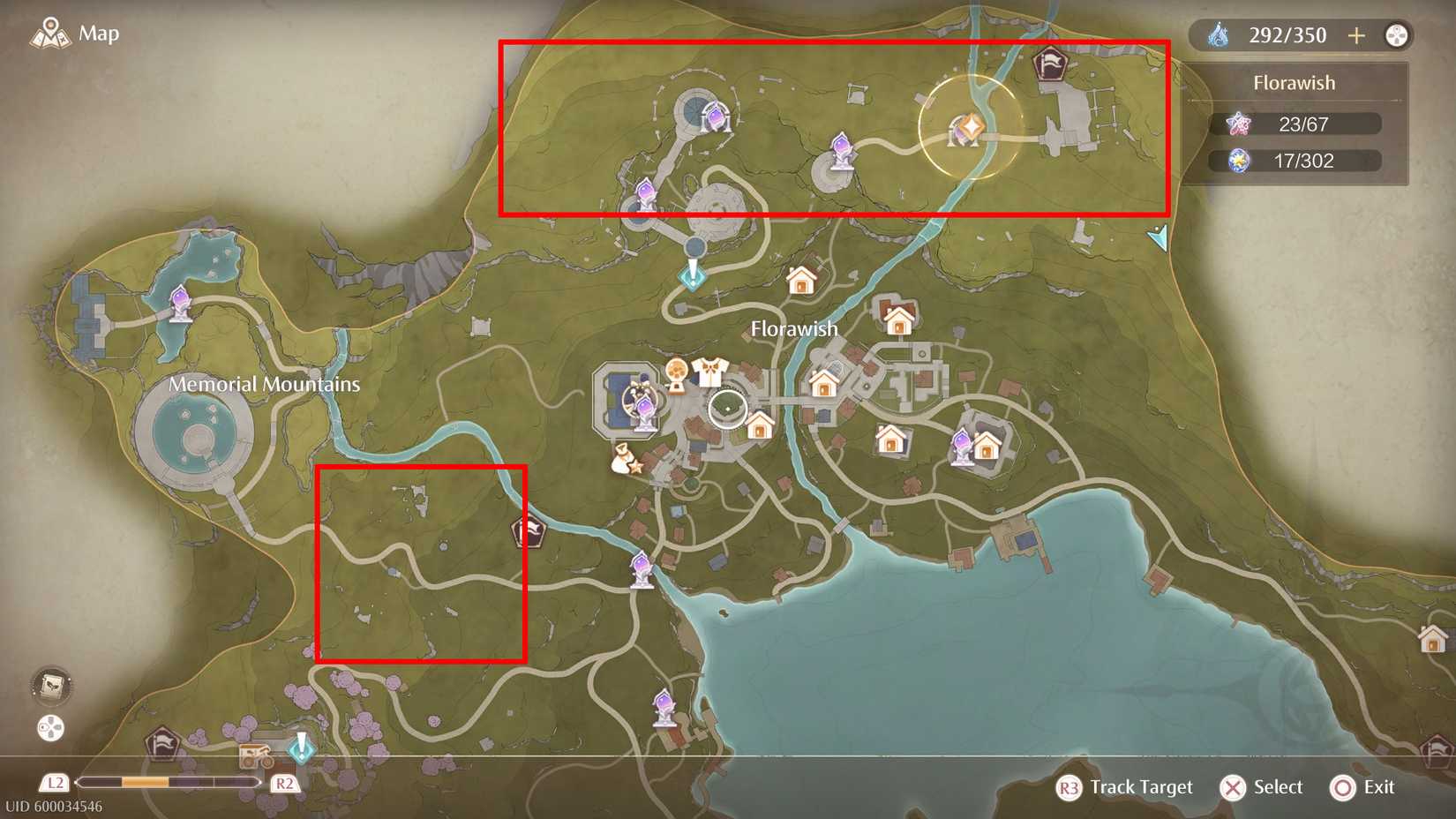Click the white player position marker
The image size is (1456, 819).
point(729,409)
